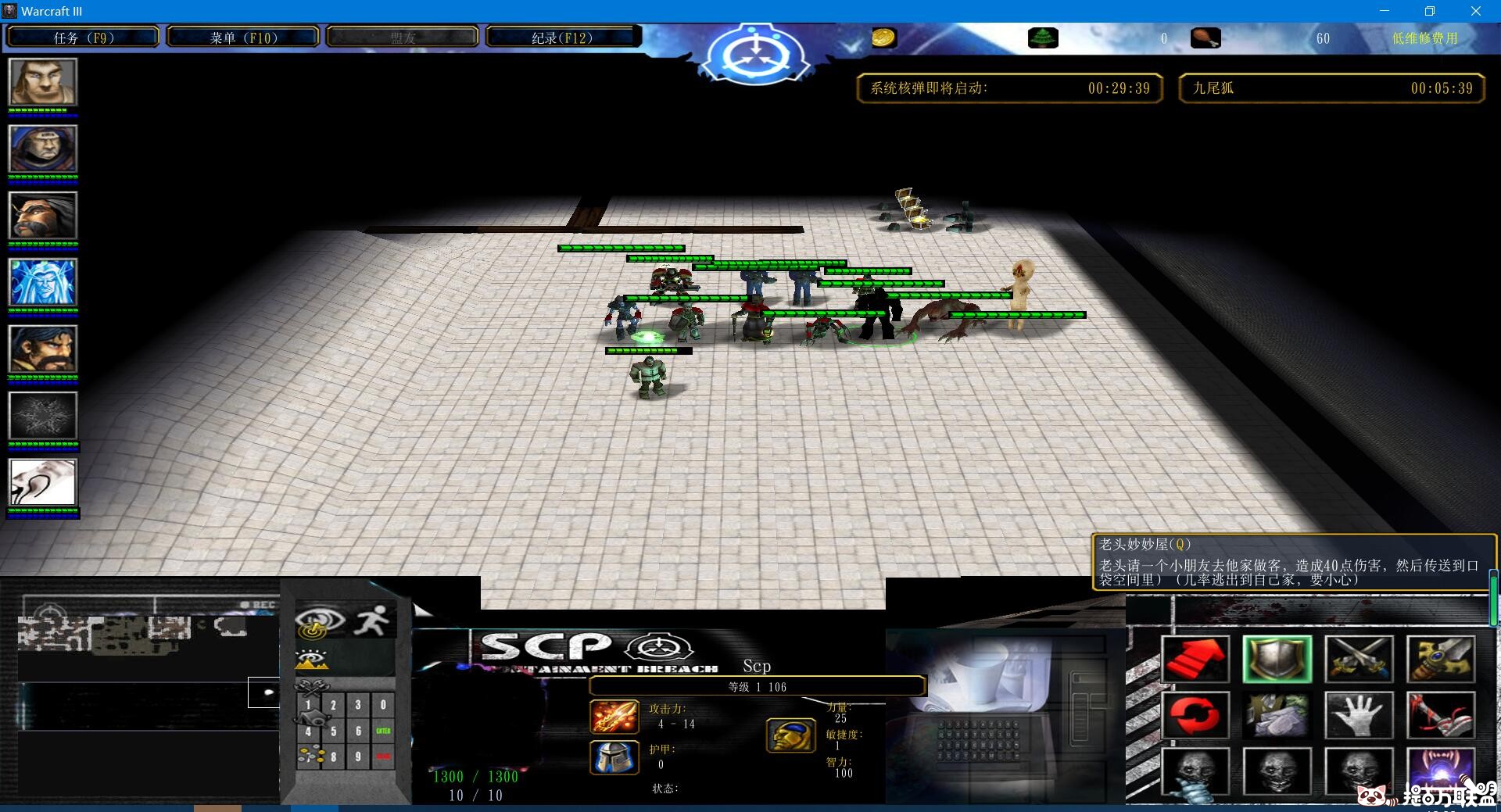1501x812 pixels.
Task: Cast the purple fanged maw ability
Action: pyautogui.click(x=1441, y=771)
